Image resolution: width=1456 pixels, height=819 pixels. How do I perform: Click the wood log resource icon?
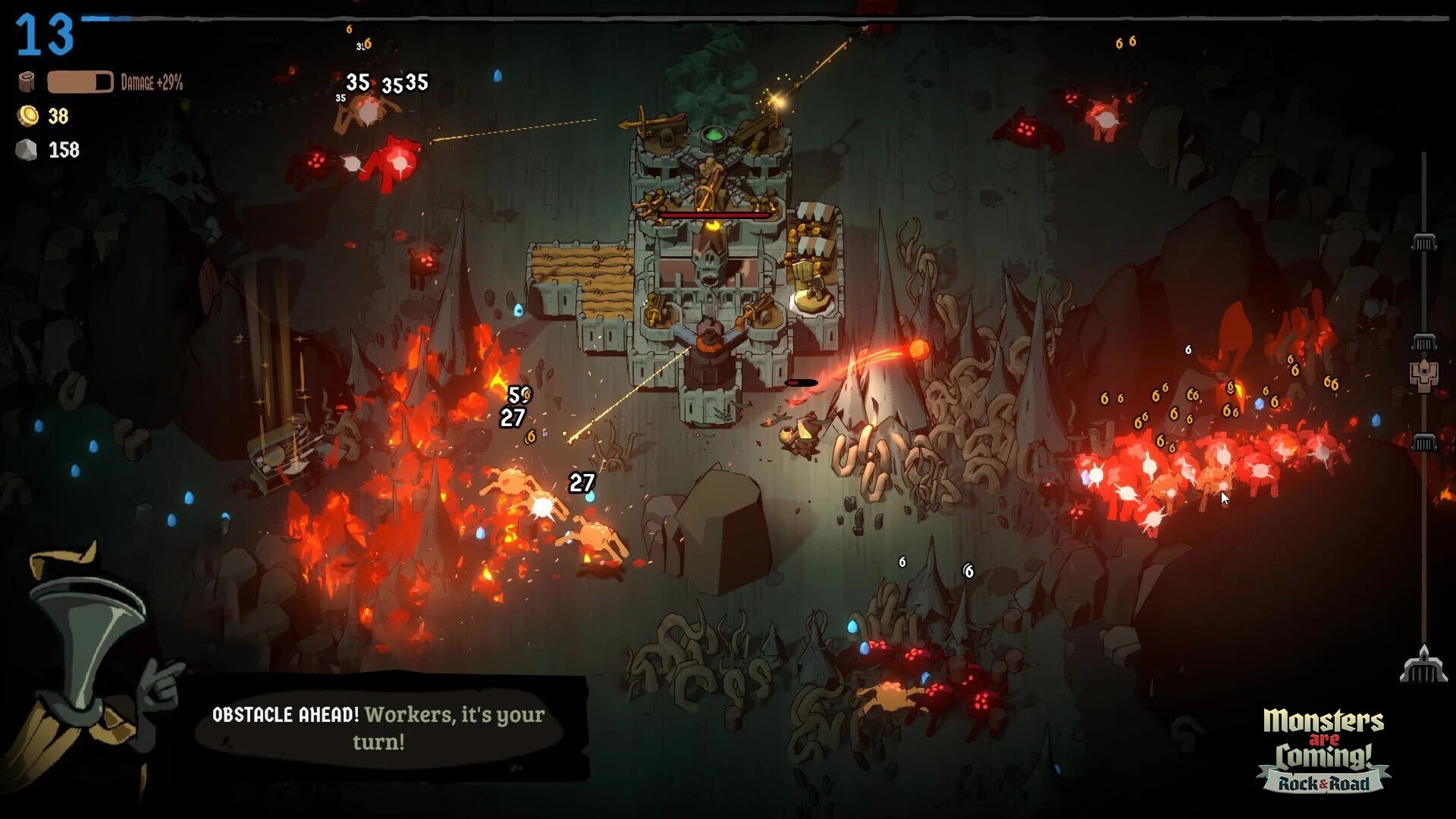(x=27, y=82)
